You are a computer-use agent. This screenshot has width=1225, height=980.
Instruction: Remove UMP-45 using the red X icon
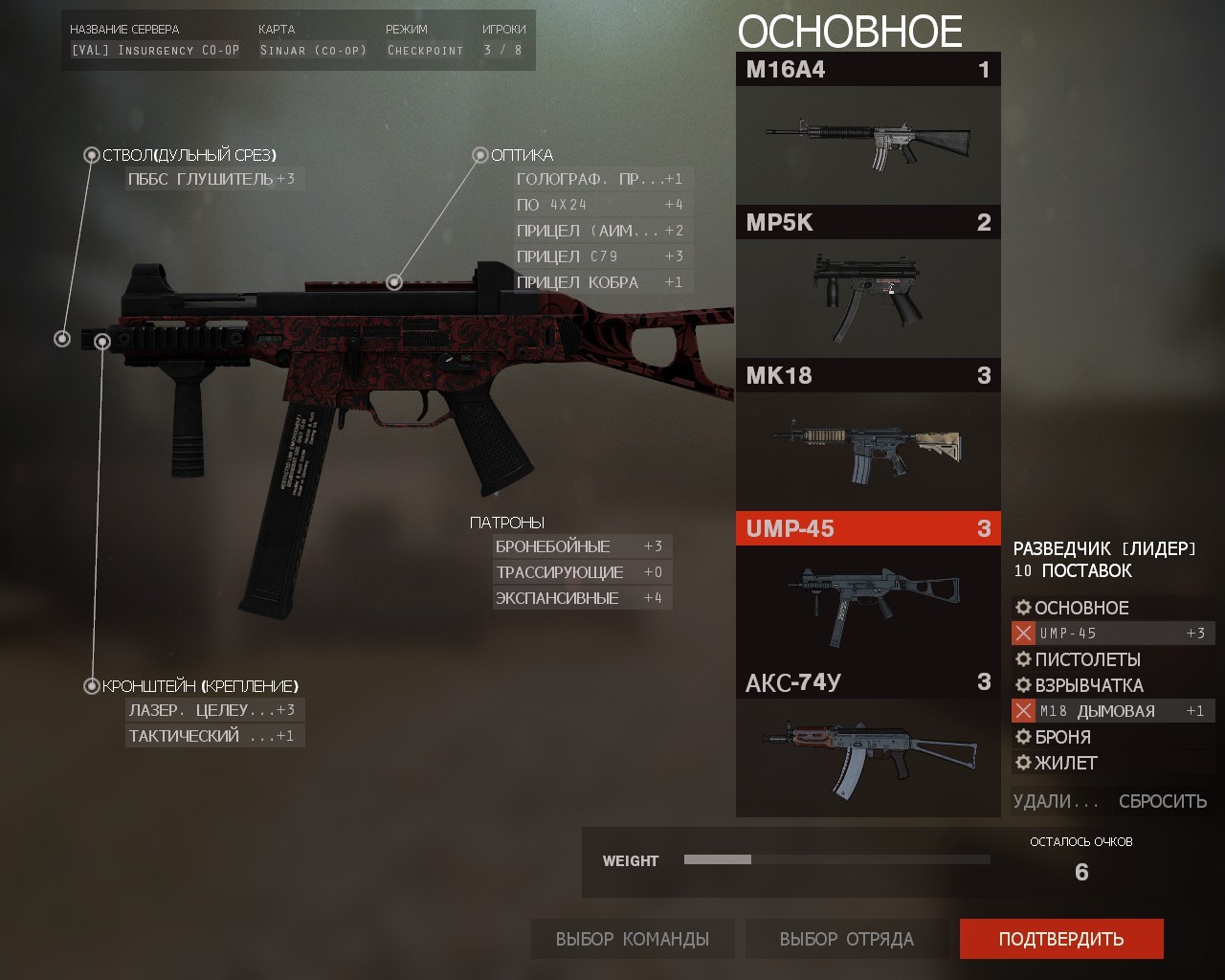(1022, 633)
